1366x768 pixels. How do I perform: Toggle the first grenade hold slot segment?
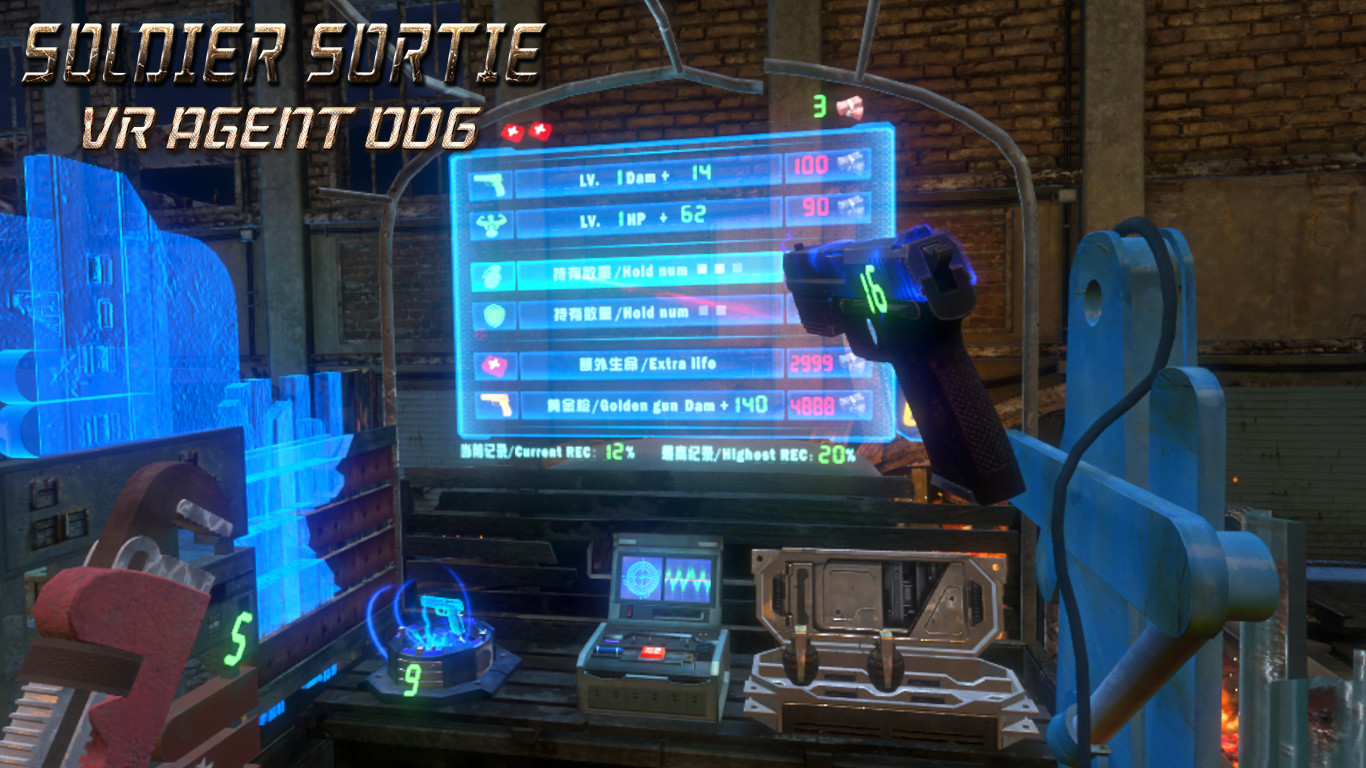[702, 270]
